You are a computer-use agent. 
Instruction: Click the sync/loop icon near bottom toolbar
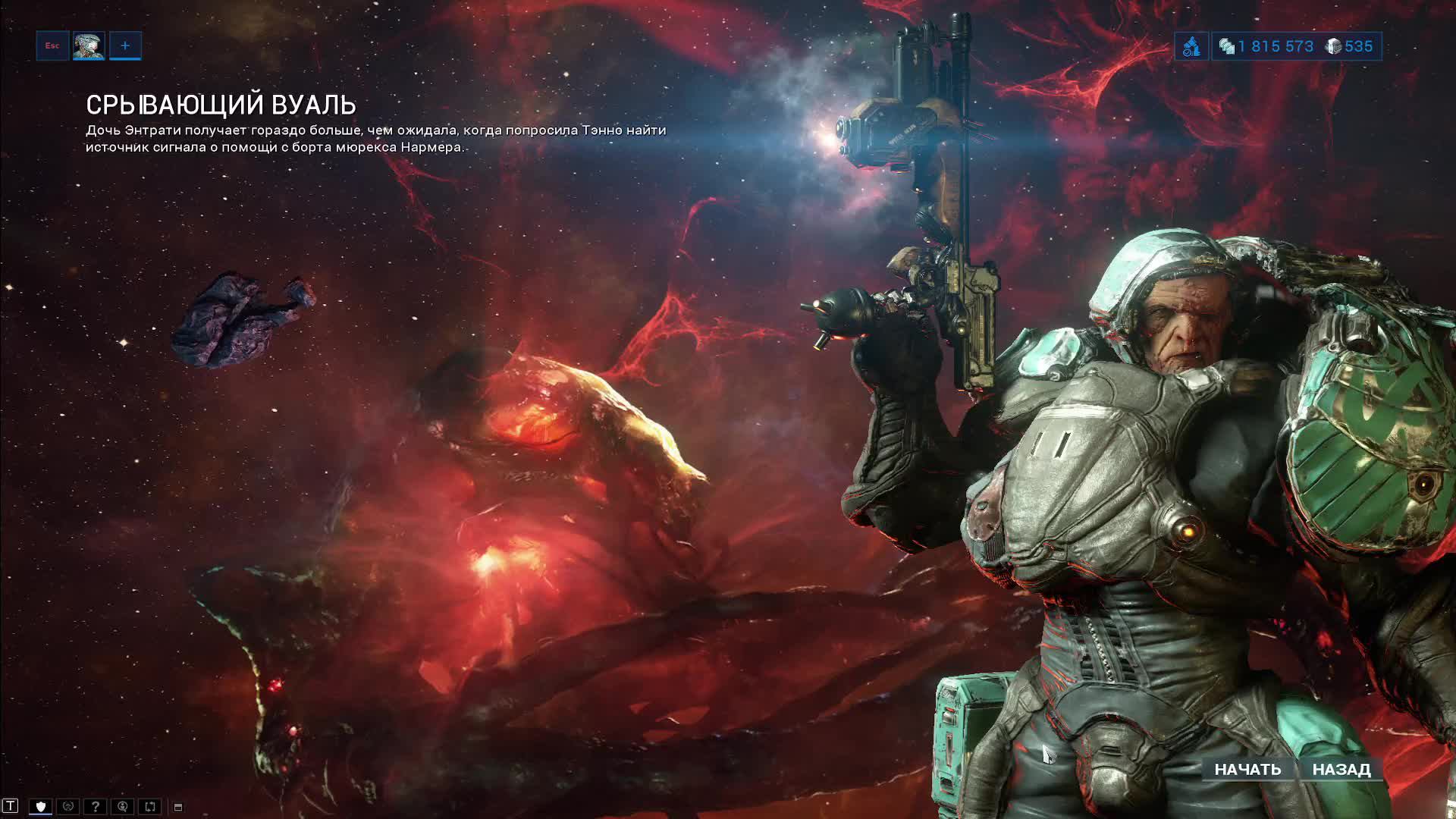pyautogui.click(x=149, y=806)
